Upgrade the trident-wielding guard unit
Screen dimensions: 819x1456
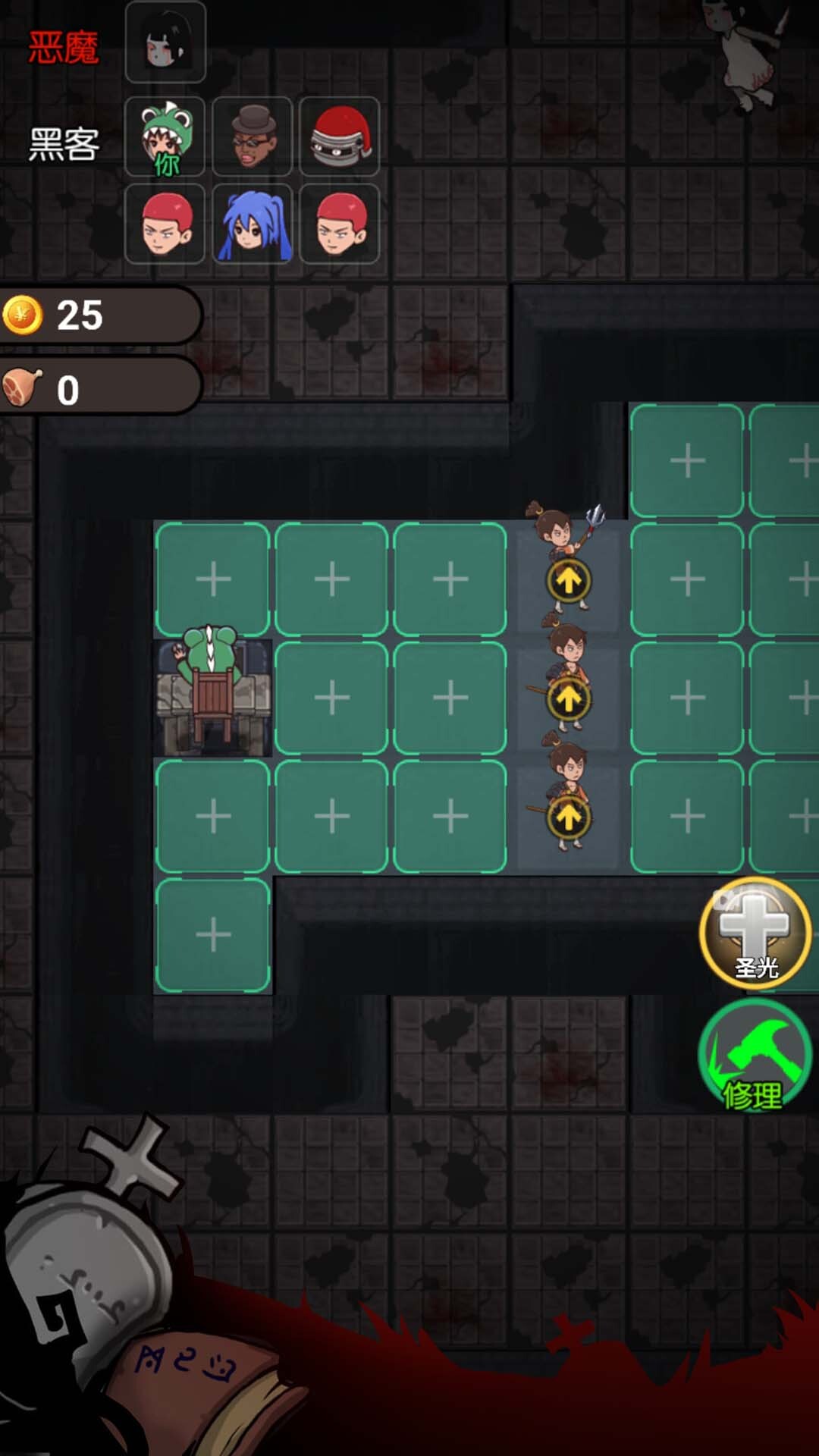click(x=569, y=580)
